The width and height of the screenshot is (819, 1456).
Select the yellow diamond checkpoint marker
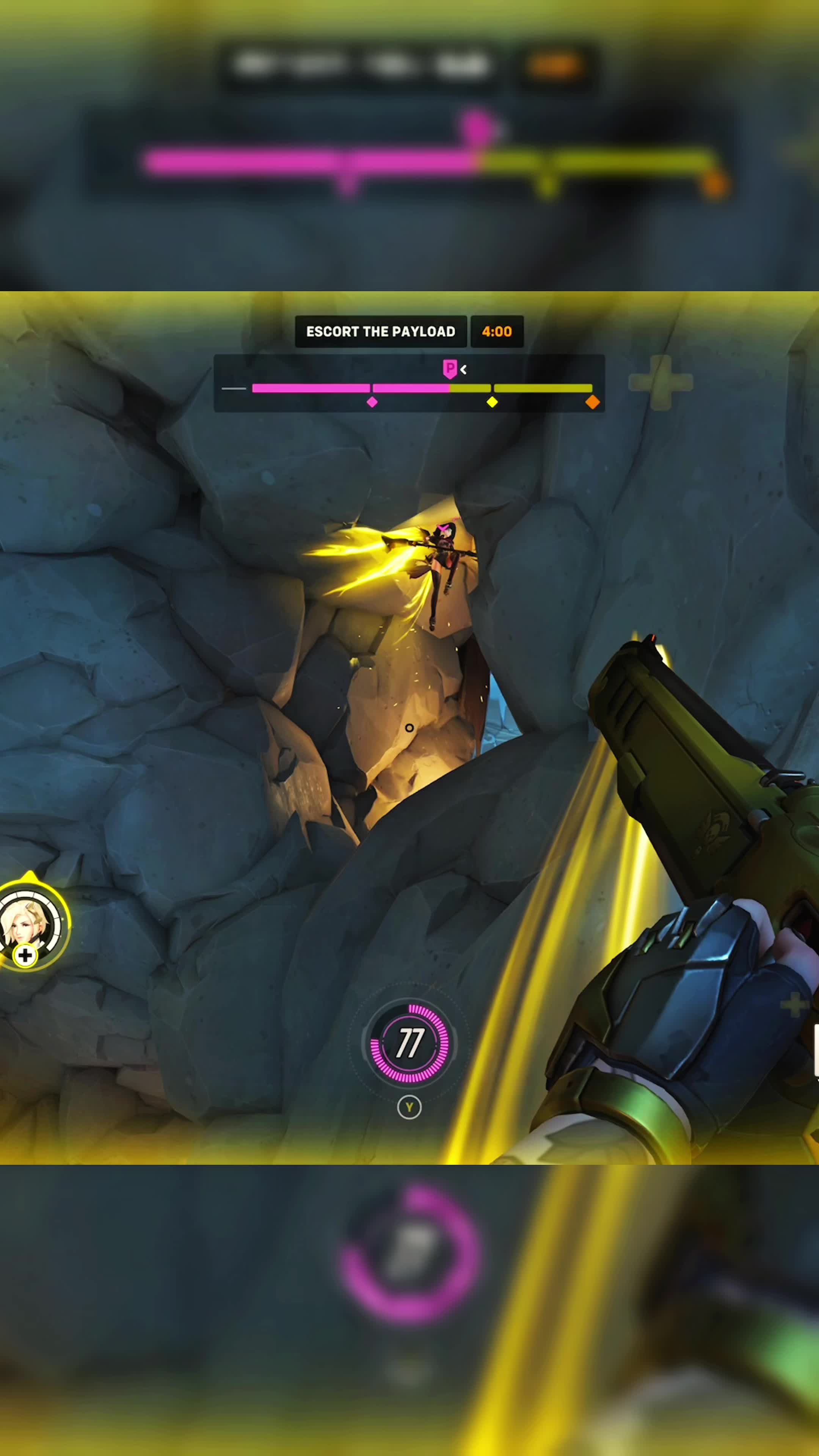[x=492, y=402]
